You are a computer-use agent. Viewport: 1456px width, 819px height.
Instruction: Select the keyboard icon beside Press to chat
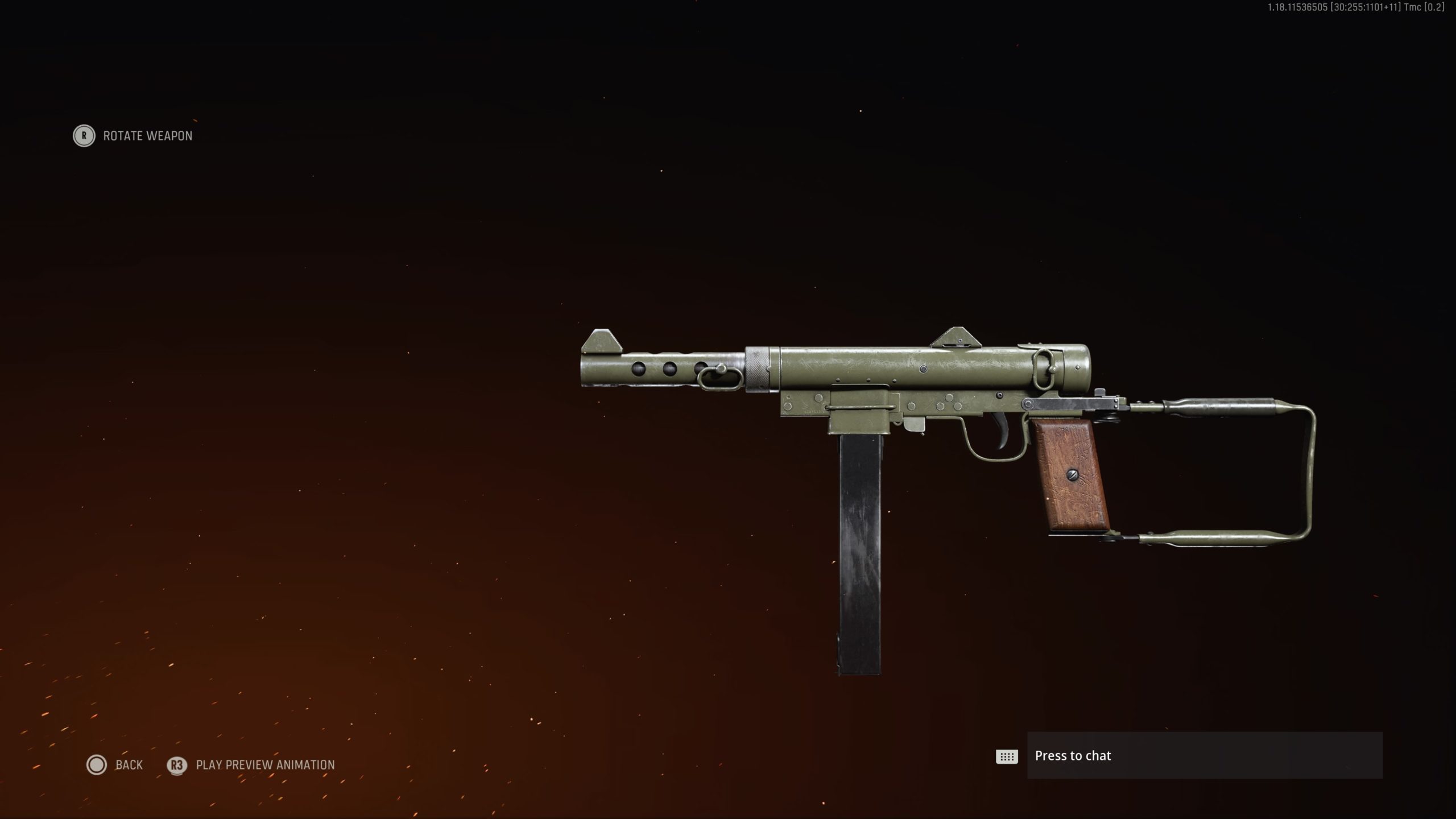click(x=1007, y=756)
